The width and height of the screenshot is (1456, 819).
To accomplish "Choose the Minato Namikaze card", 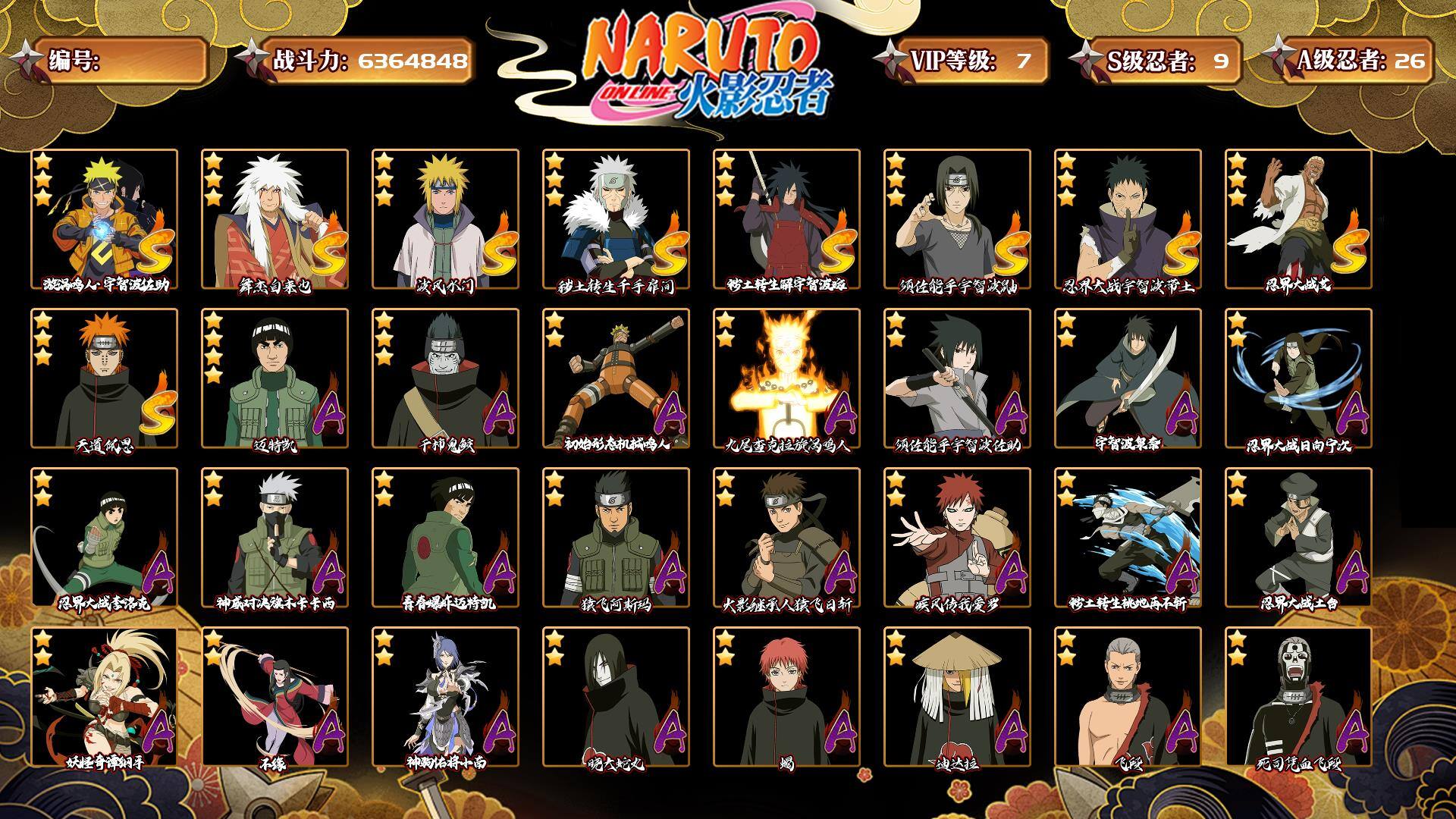I will click(445, 219).
